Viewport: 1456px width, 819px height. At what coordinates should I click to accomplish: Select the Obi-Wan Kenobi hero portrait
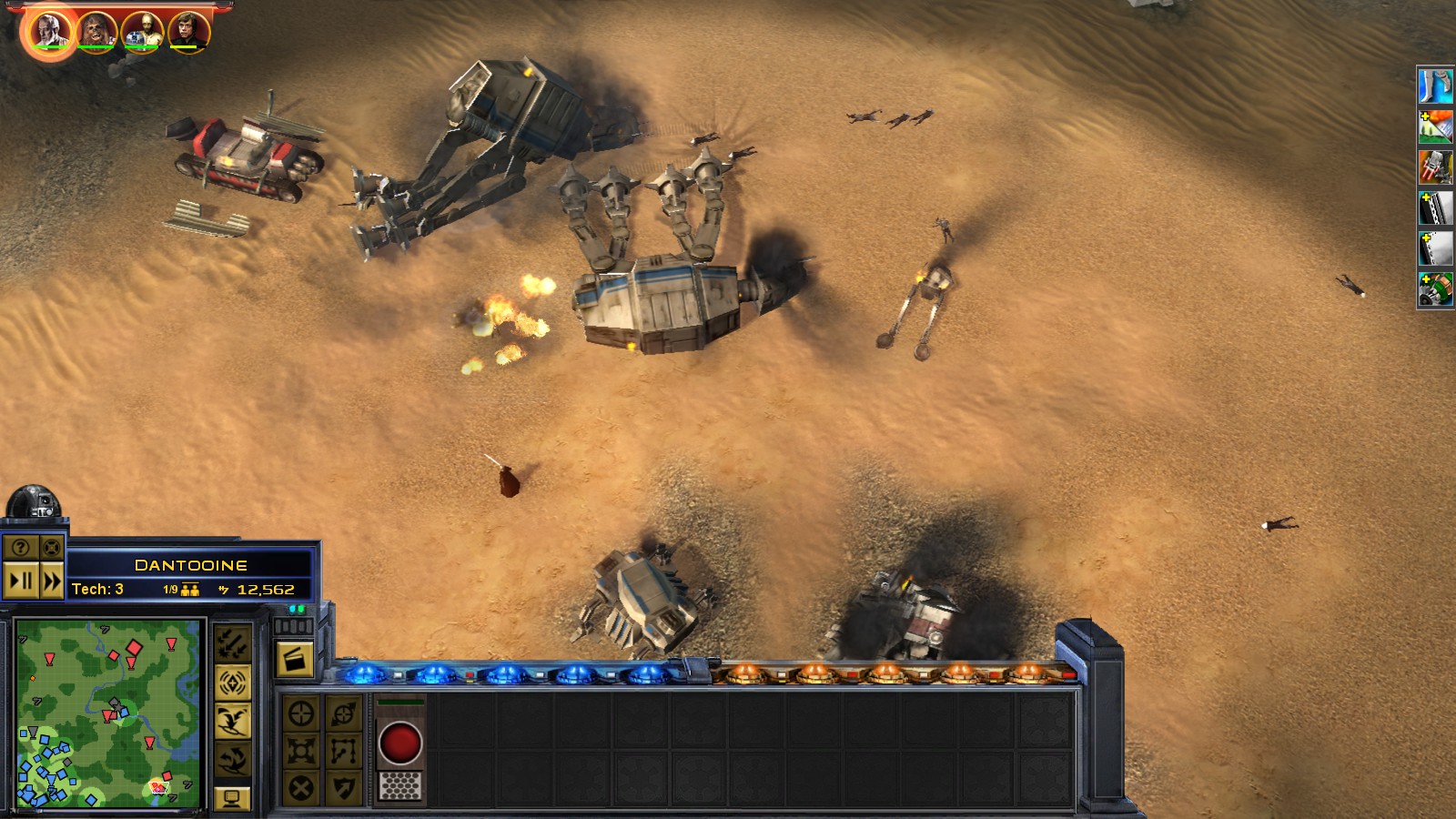tap(50, 31)
